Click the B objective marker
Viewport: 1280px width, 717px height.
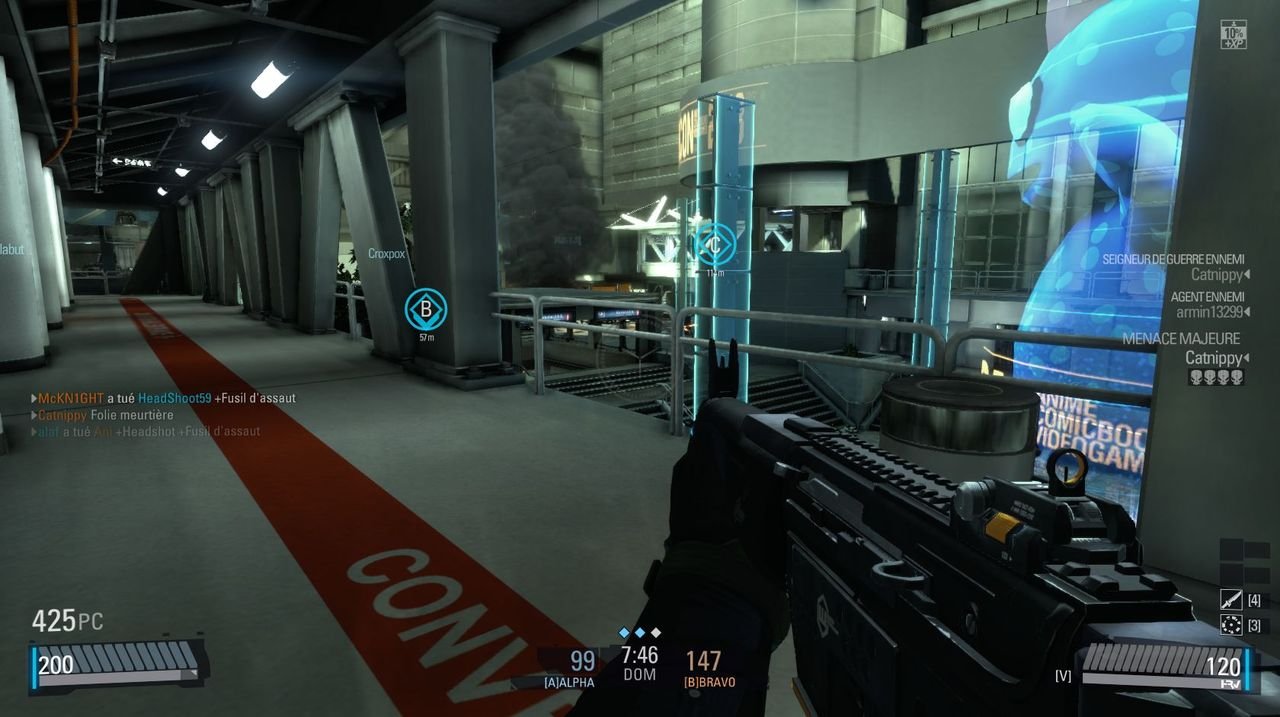[x=425, y=310]
